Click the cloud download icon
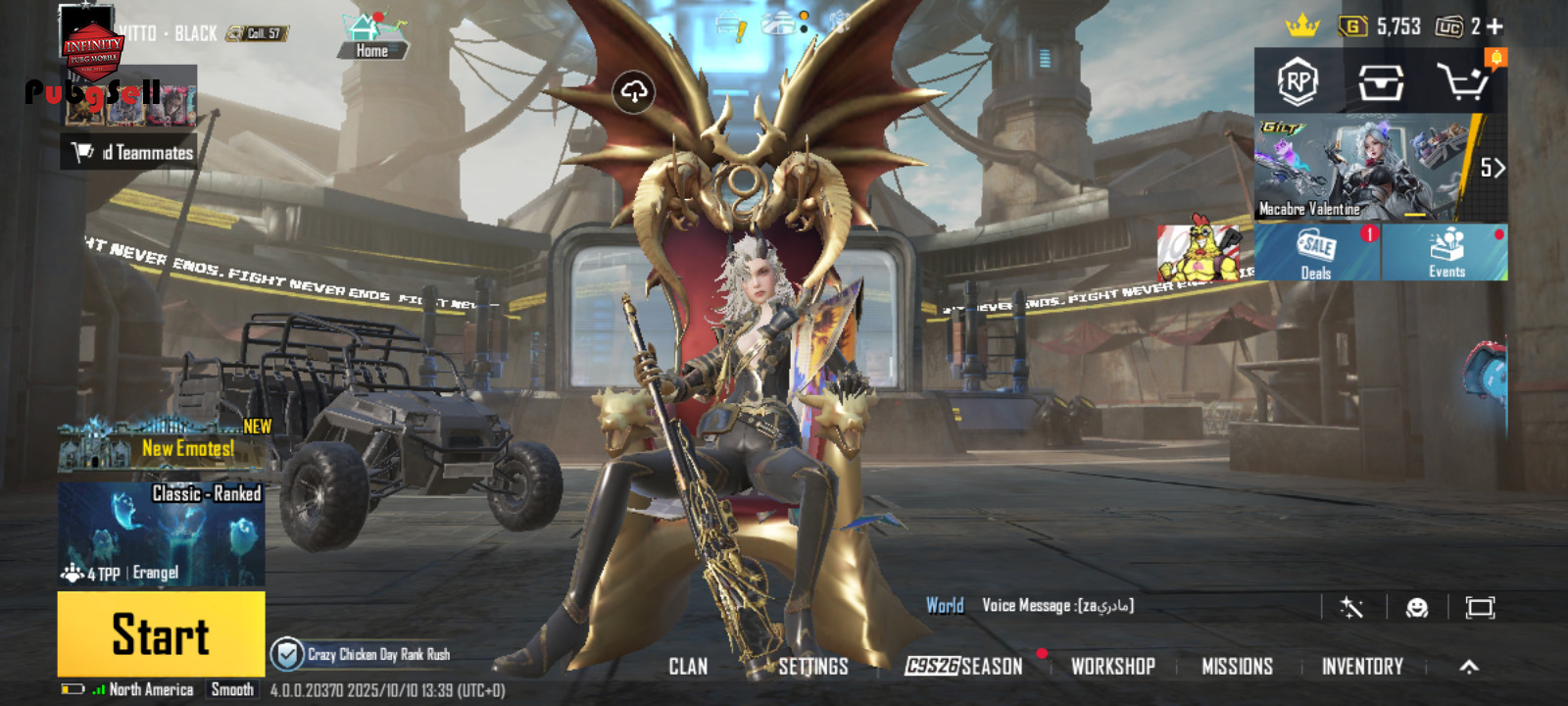The height and width of the screenshot is (706, 1568). (x=634, y=92)
